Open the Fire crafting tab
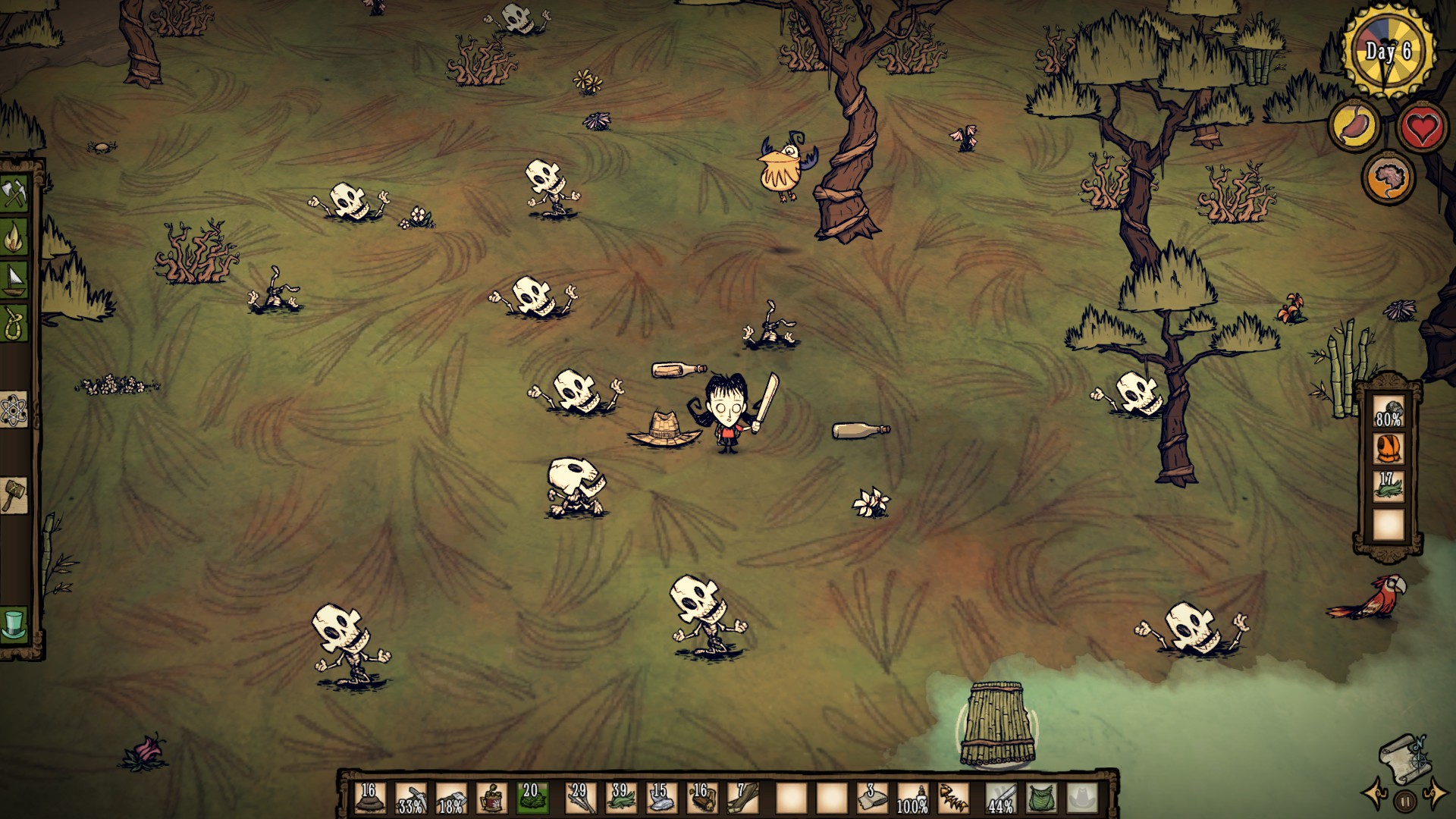 pyautogui.click(x=14, y=237)
